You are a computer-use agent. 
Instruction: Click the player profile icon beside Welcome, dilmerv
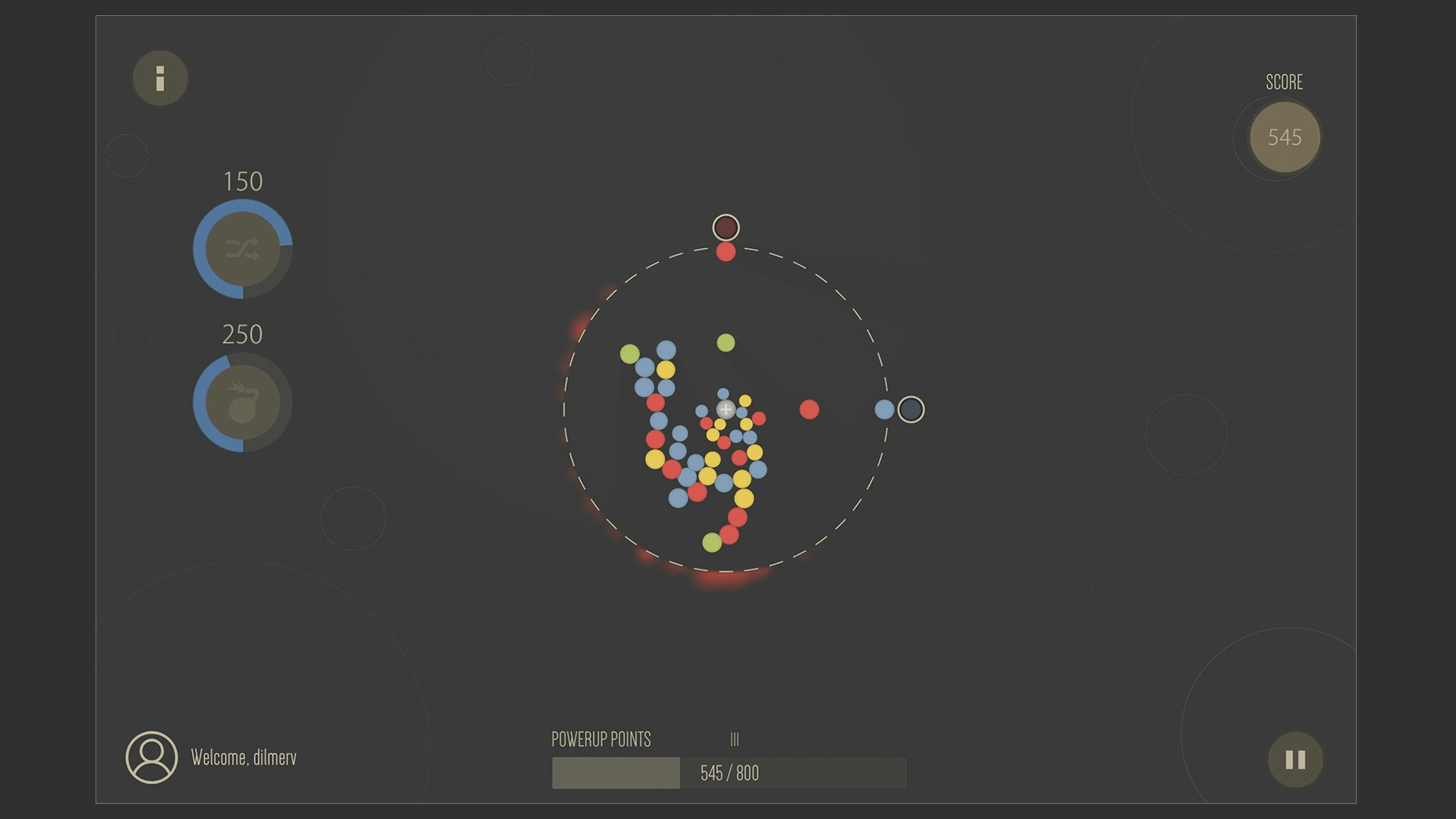point(152,756)
